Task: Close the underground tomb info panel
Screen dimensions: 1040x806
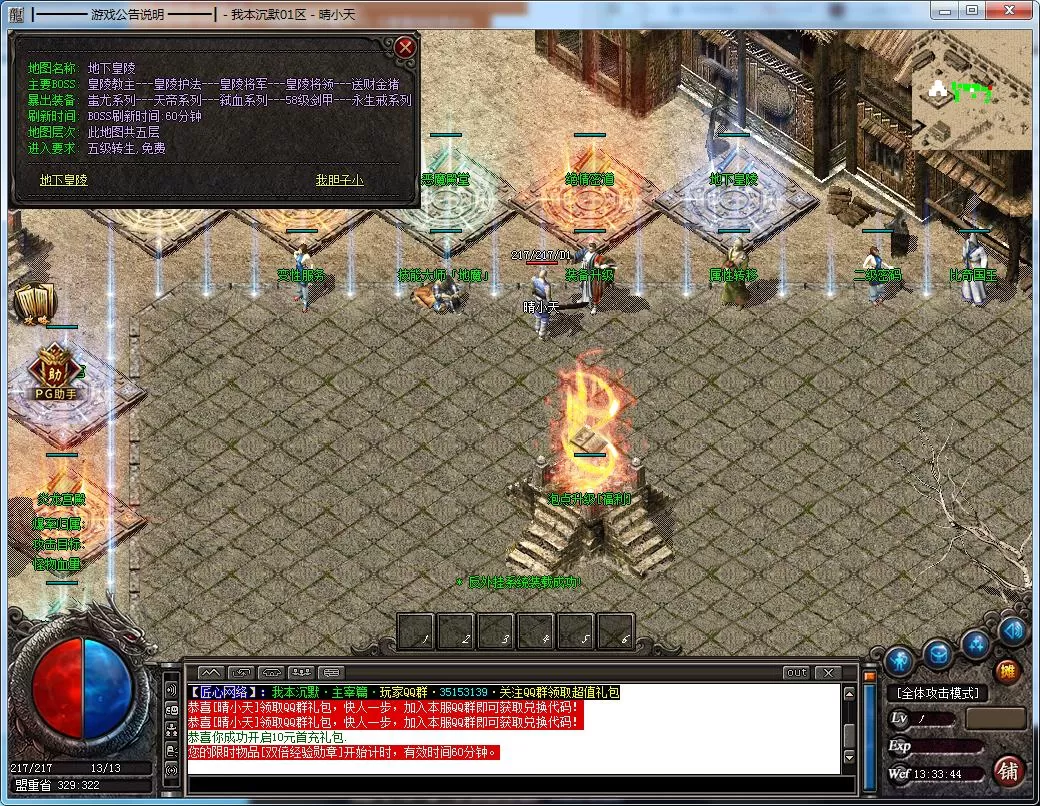Action: [405, 47]
